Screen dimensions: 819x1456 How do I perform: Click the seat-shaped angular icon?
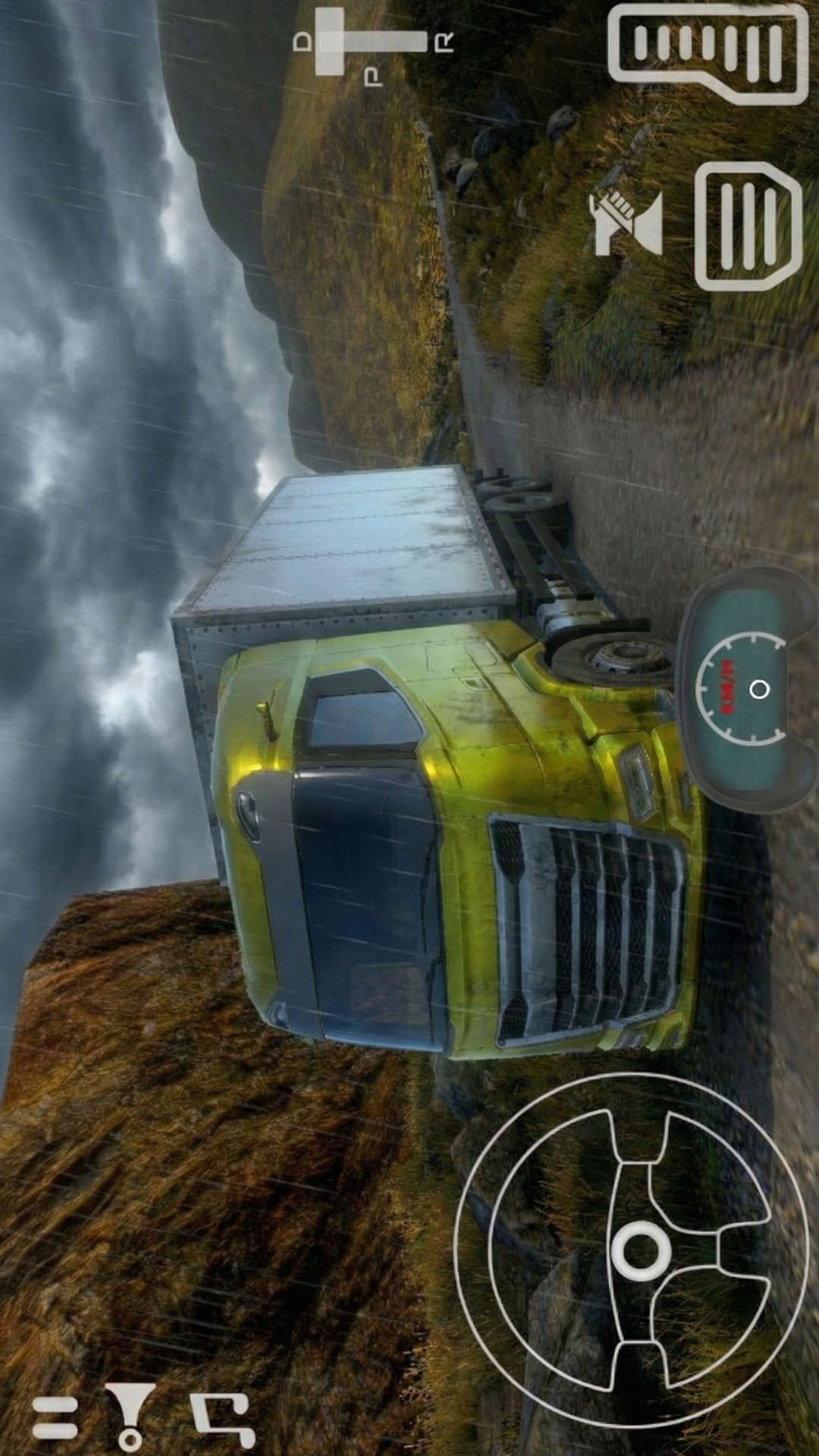(x=222, y=1417)
